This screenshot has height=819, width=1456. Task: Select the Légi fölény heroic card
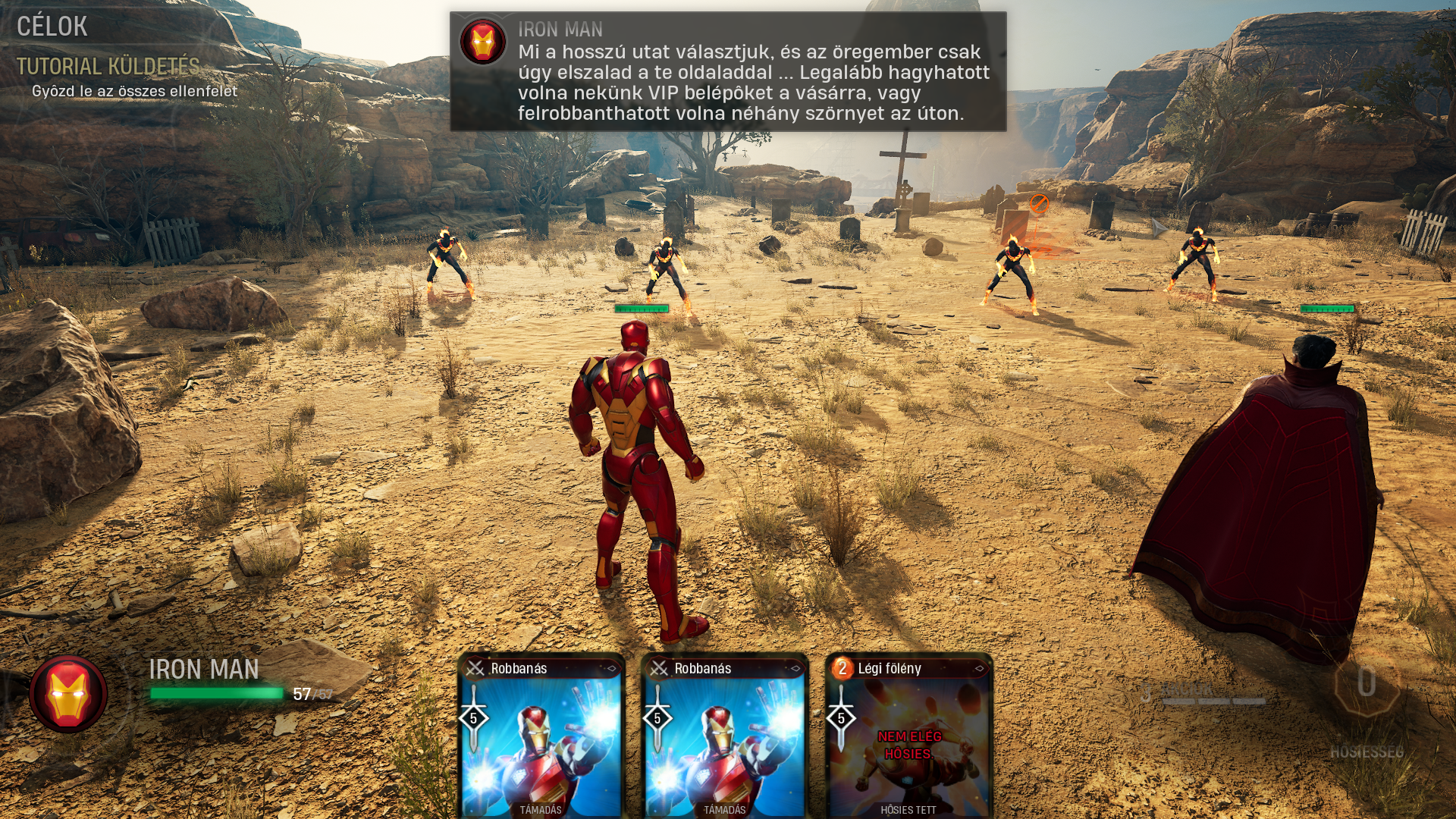pyautogui.click(x=908, y=736)
